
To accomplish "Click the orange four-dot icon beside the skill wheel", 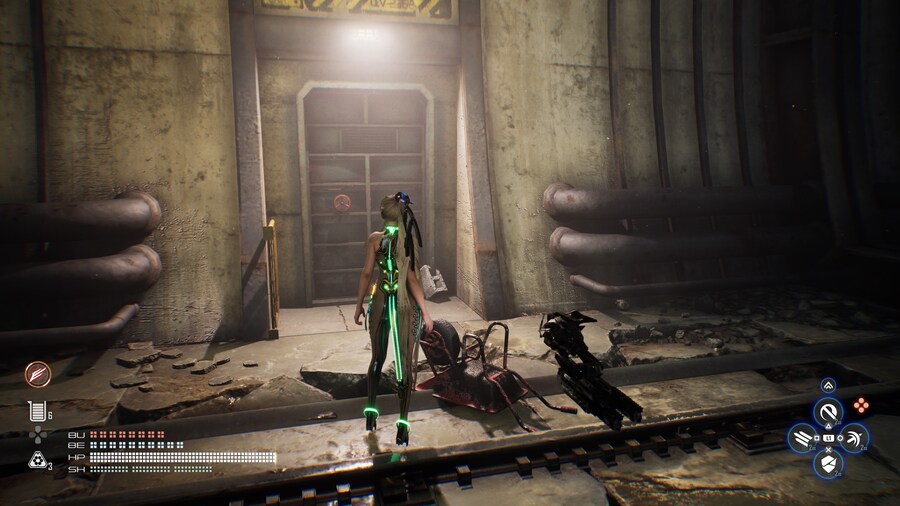I will (860, 405).
